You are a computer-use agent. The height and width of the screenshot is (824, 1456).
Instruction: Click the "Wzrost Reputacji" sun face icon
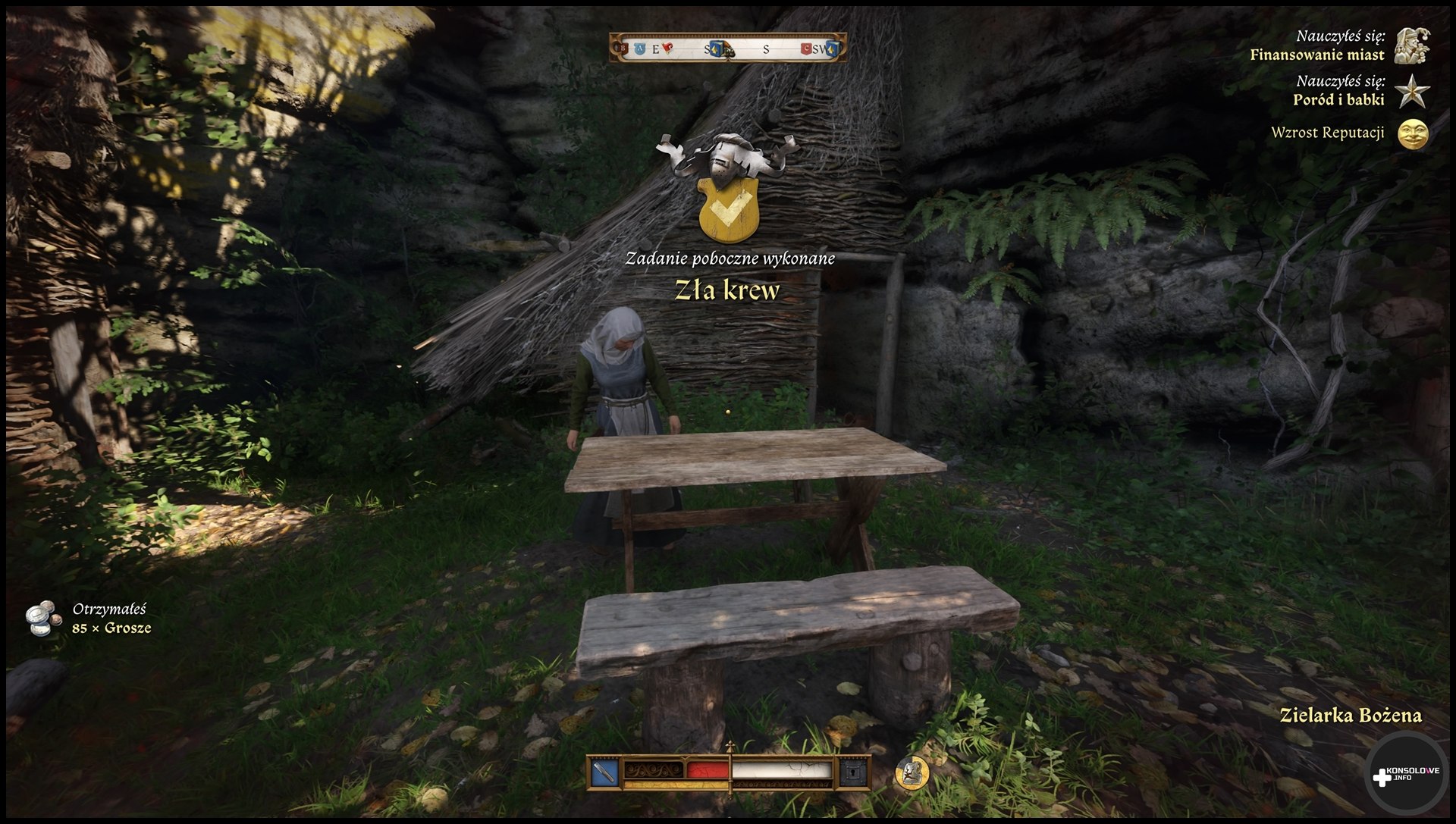1413,134
